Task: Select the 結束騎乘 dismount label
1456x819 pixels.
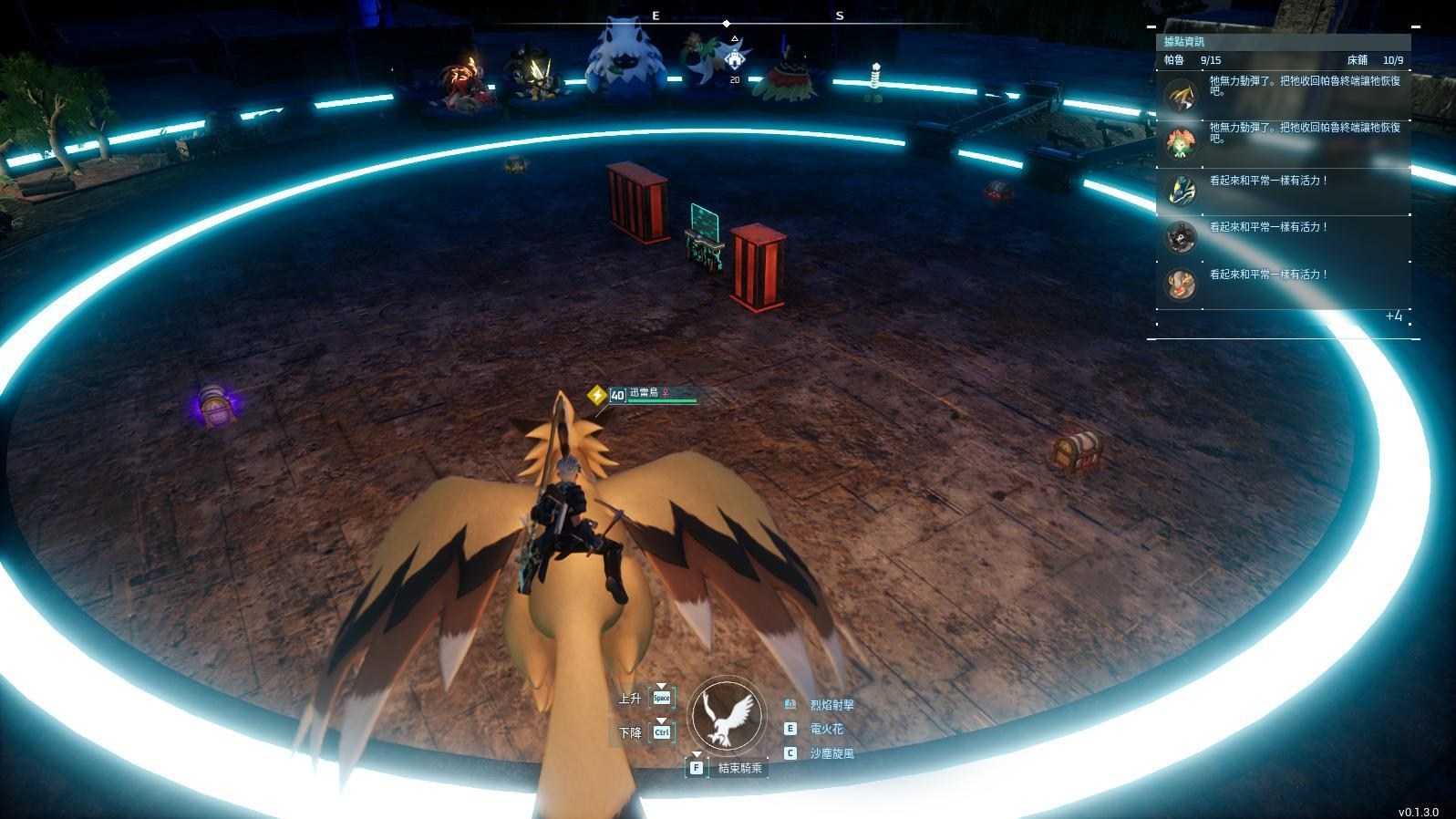Action: [x=738, y=768]
